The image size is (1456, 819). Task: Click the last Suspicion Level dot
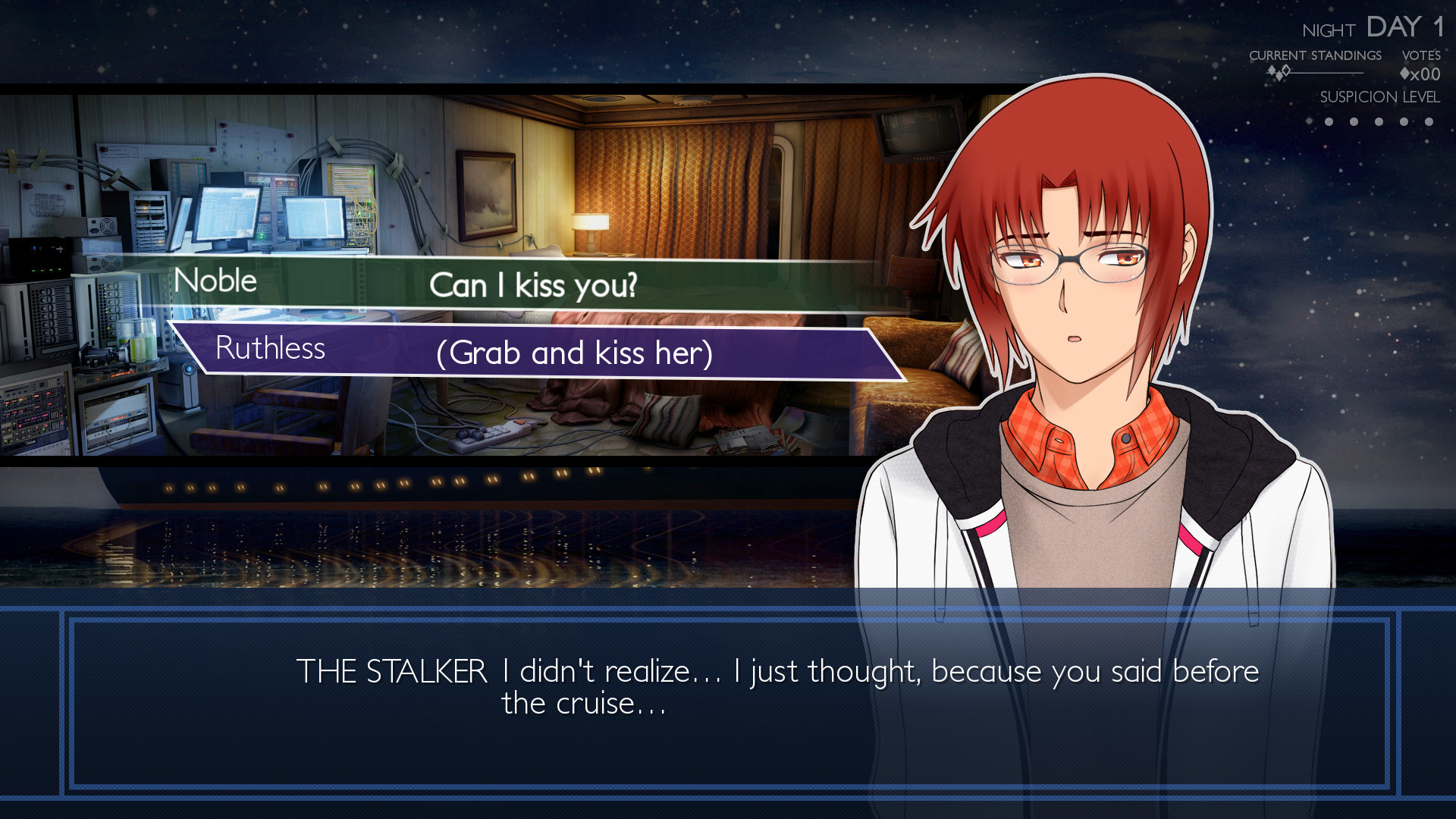point(1428,121)
